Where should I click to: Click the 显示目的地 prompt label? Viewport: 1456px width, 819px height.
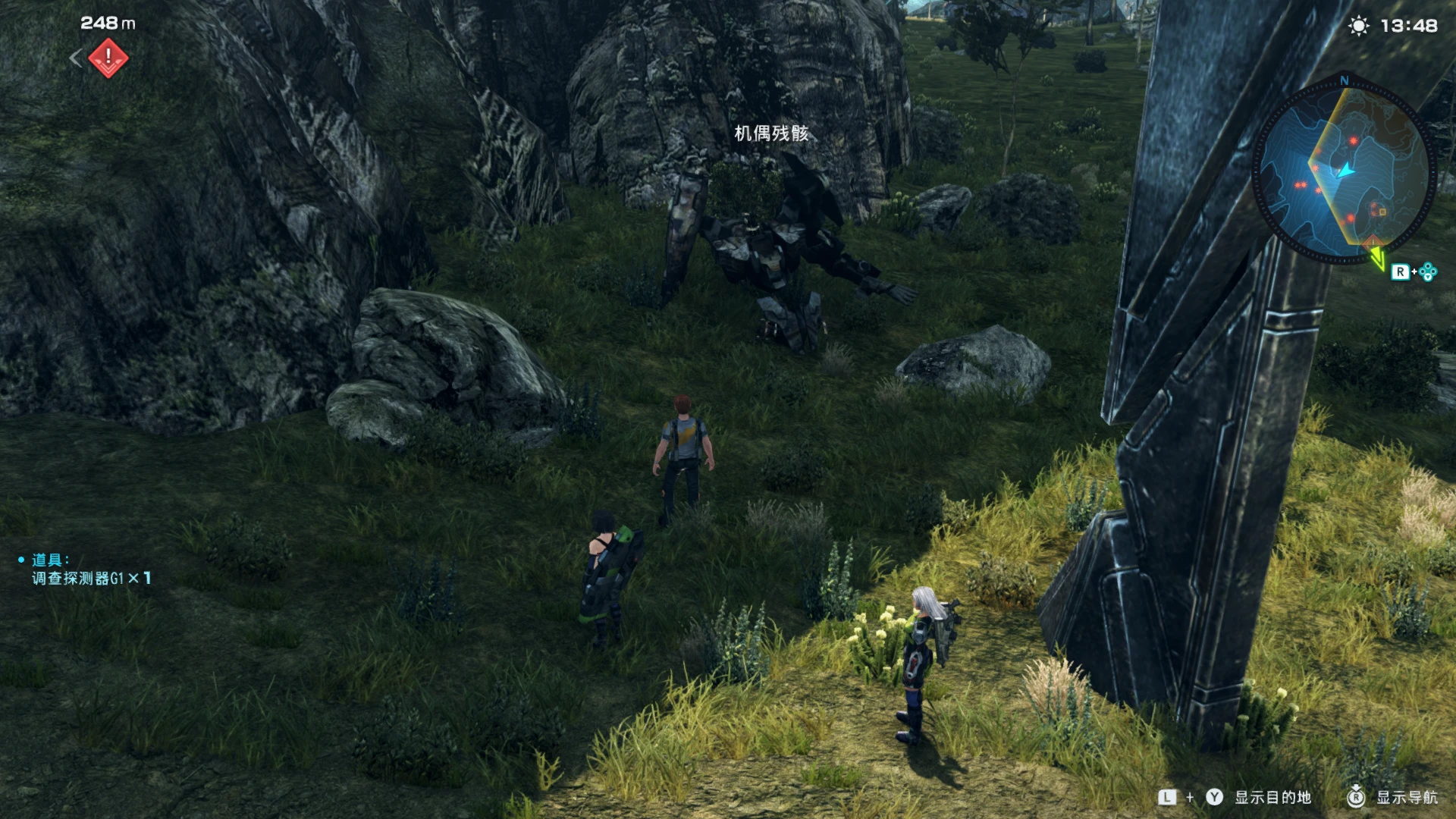pos(1272,797)
